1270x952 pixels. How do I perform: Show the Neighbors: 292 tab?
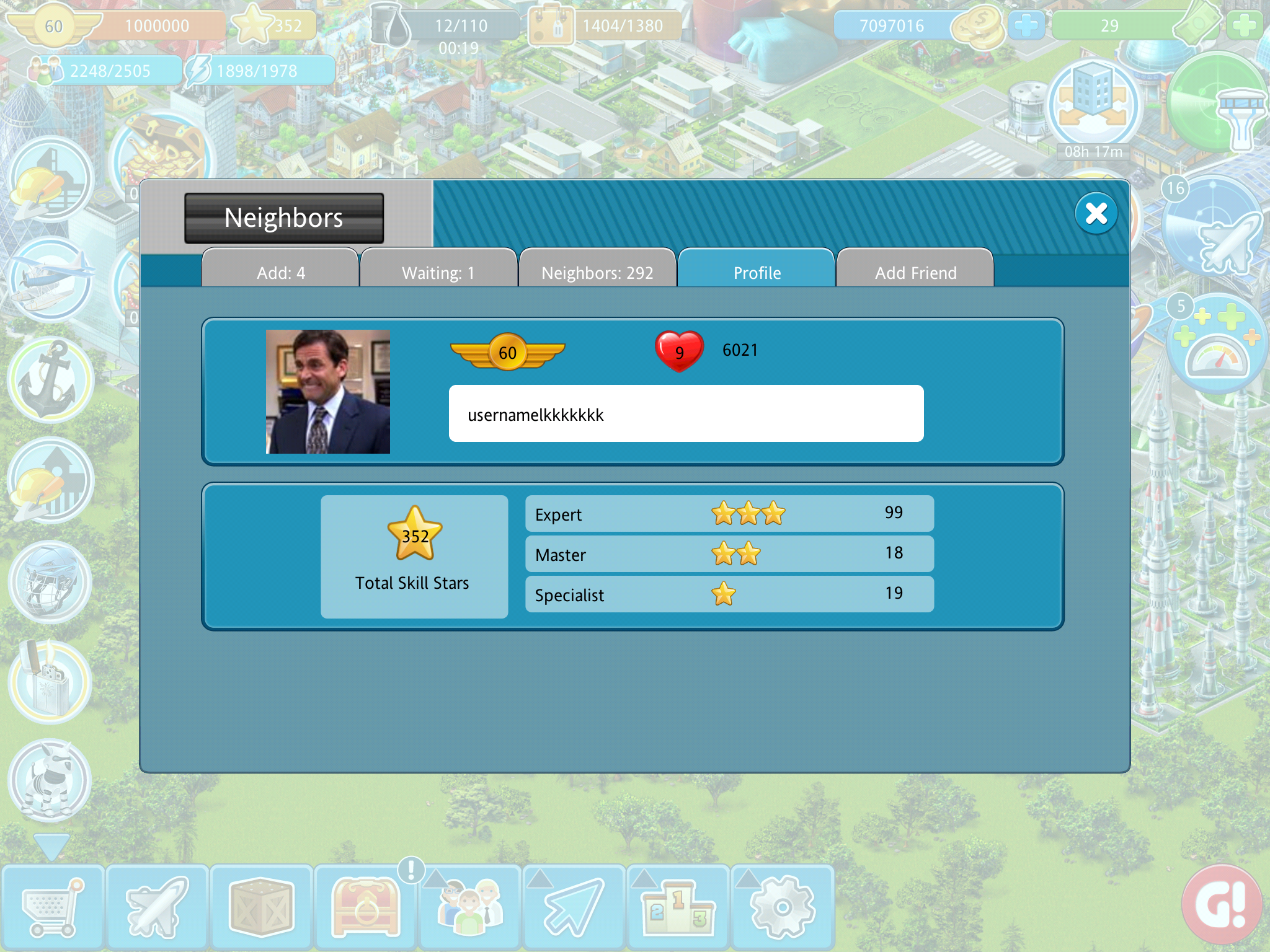597,272
